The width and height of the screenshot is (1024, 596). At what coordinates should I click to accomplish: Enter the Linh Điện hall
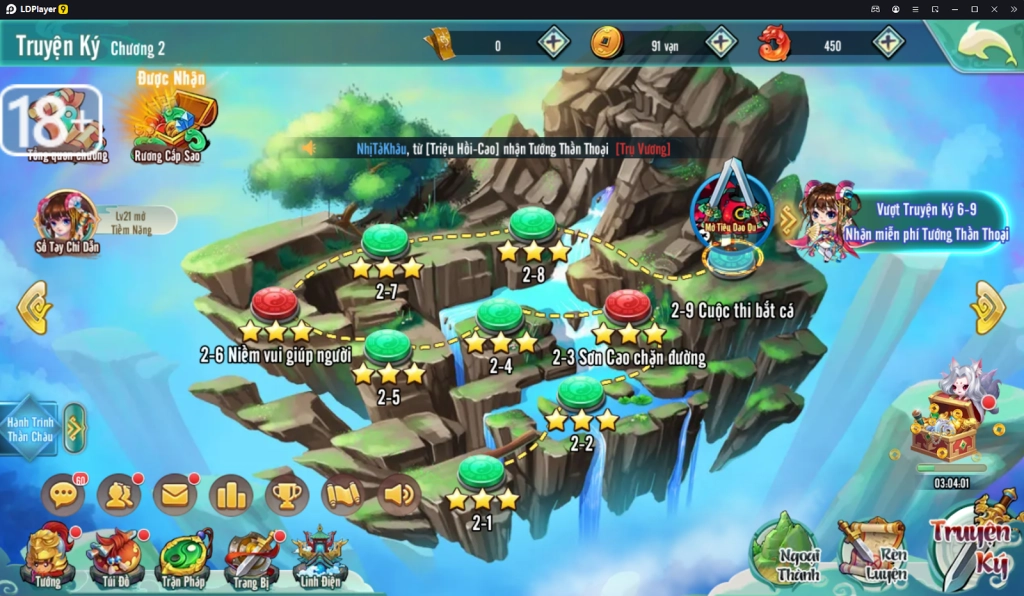[320, 557]
